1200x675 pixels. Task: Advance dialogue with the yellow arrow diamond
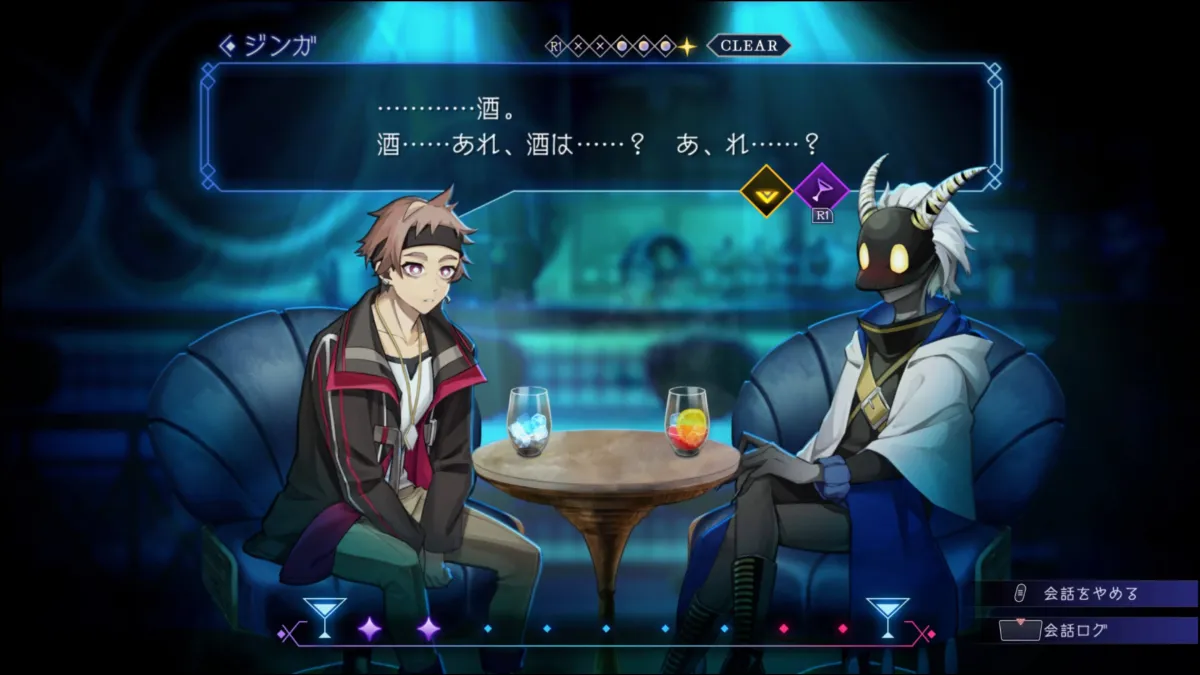coord(766,189)
